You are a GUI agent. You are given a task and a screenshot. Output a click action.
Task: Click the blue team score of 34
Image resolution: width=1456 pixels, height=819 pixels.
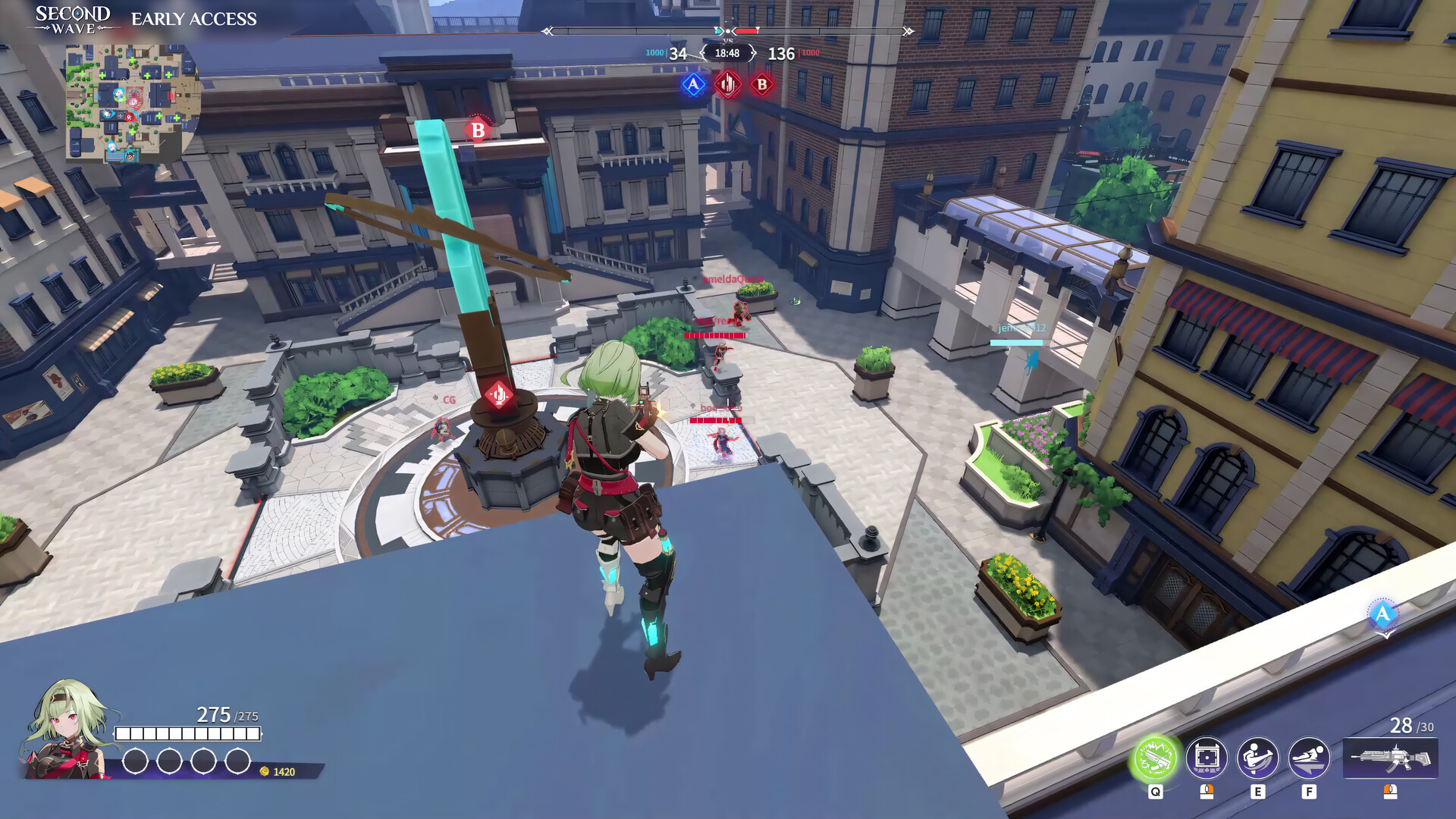pos(677,53)
